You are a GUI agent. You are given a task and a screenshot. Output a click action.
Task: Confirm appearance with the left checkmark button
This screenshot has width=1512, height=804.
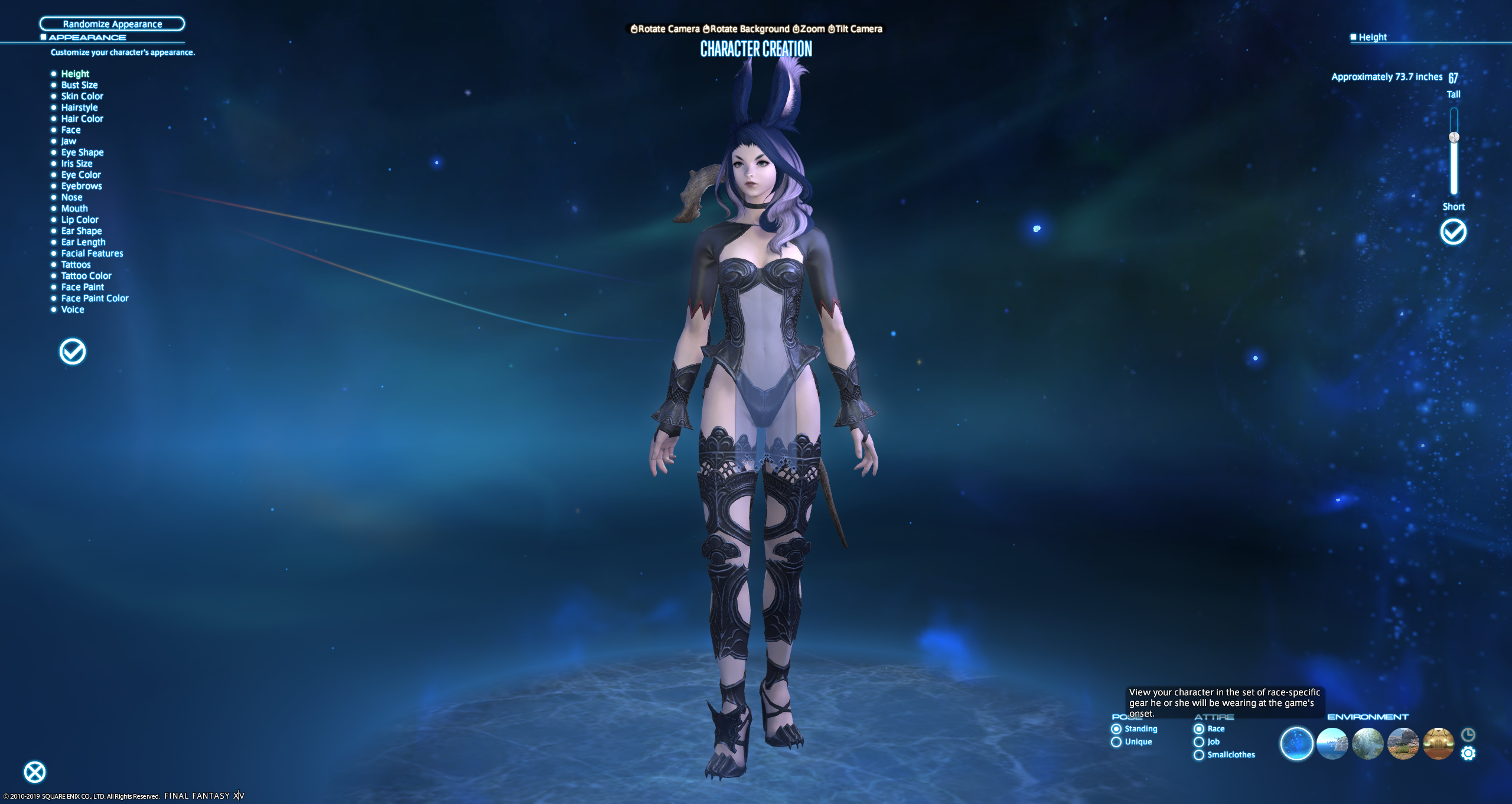coord(73,352)
